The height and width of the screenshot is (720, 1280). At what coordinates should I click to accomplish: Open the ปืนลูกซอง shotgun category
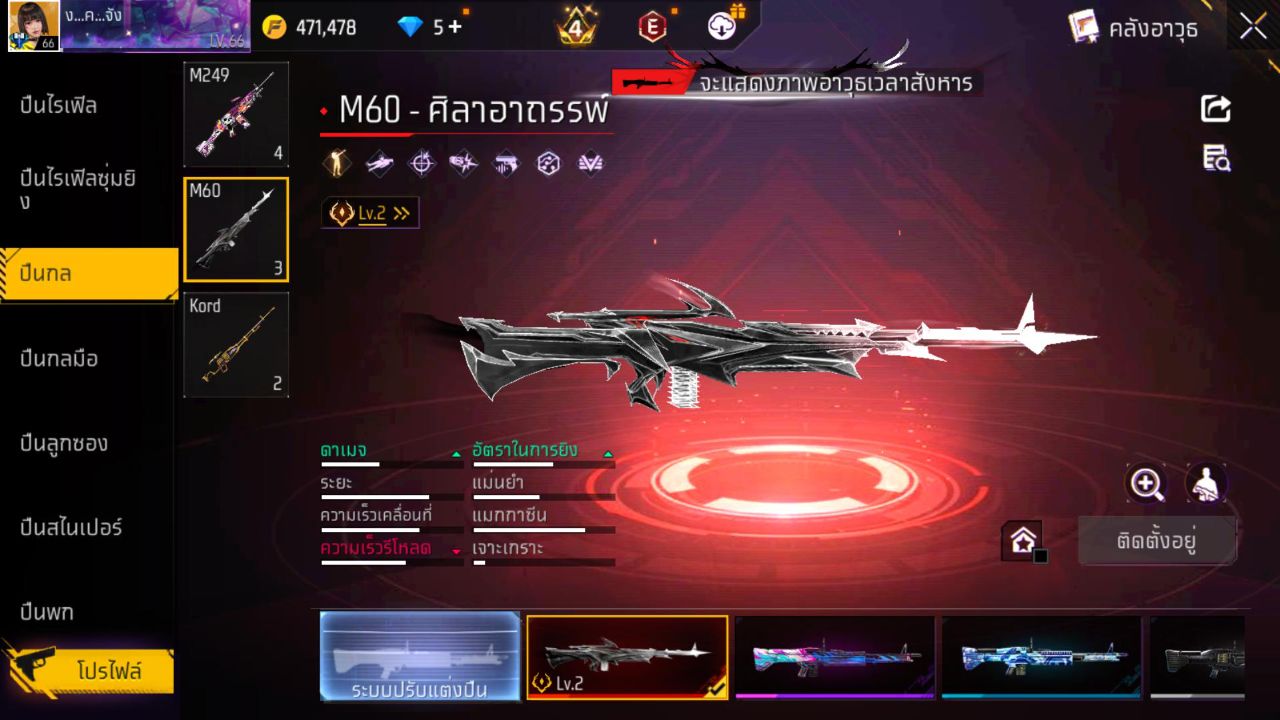coord(65,442)
